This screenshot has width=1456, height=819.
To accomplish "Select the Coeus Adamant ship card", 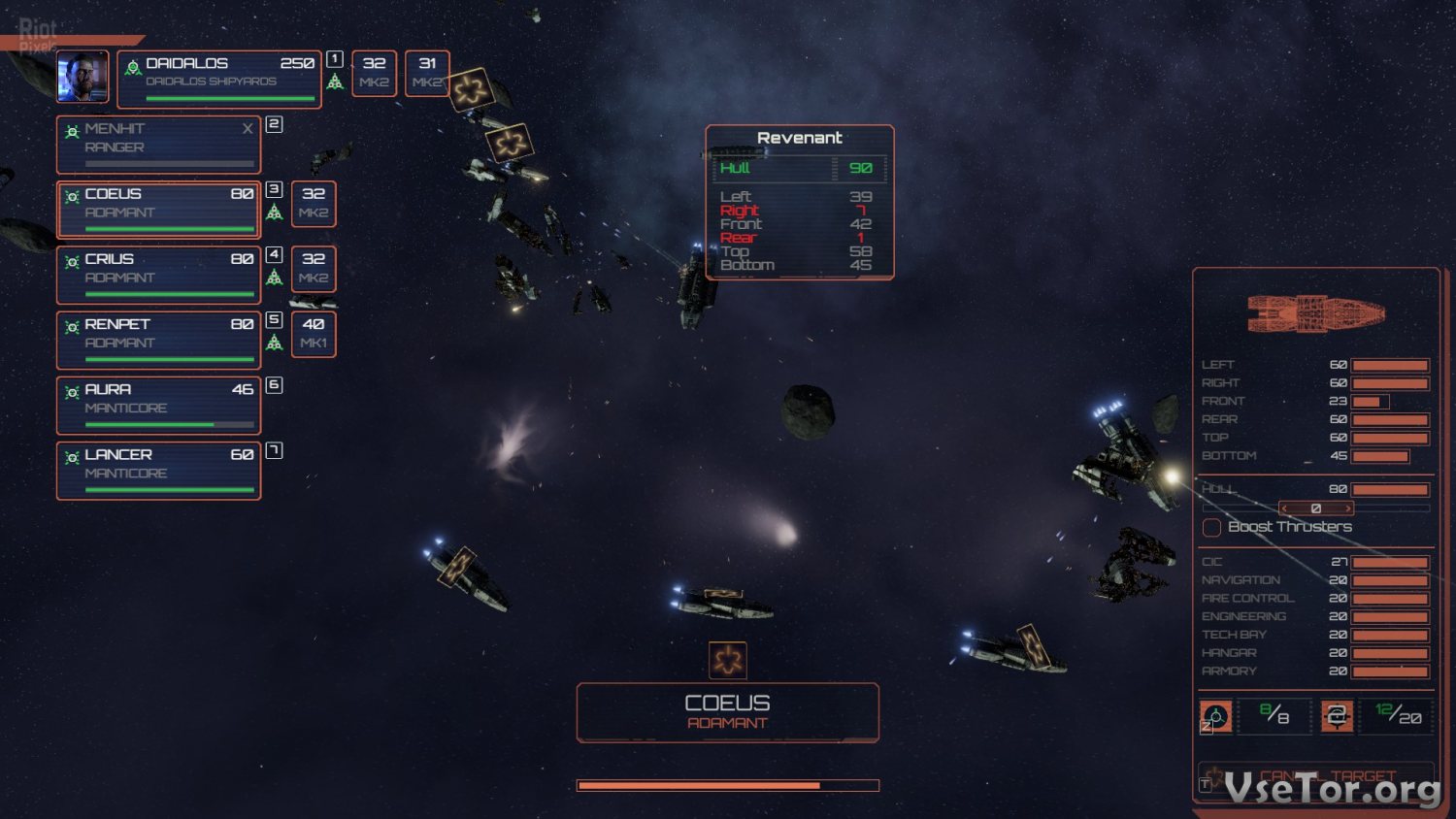I will 159,209.
